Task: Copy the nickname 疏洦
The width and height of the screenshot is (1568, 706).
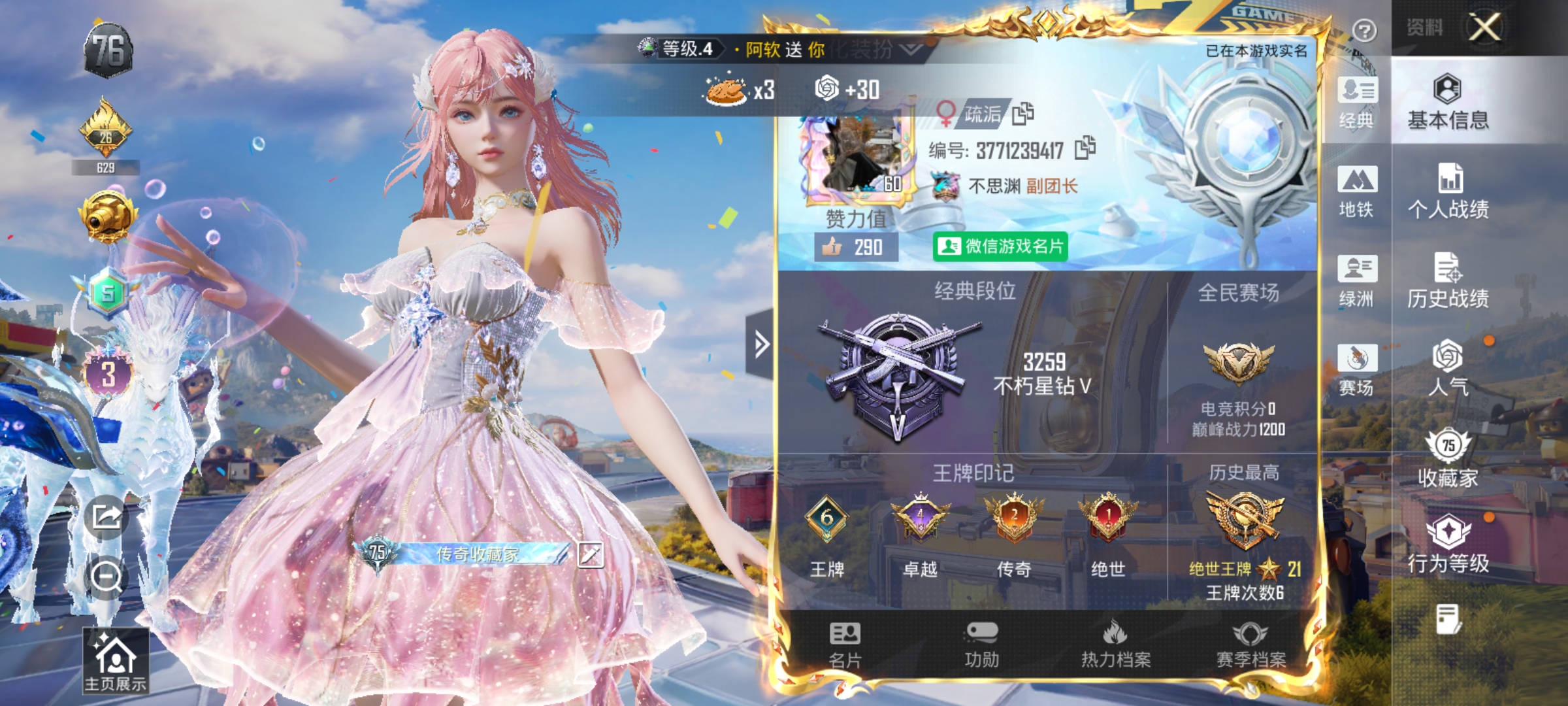Action: [1024, 112]
